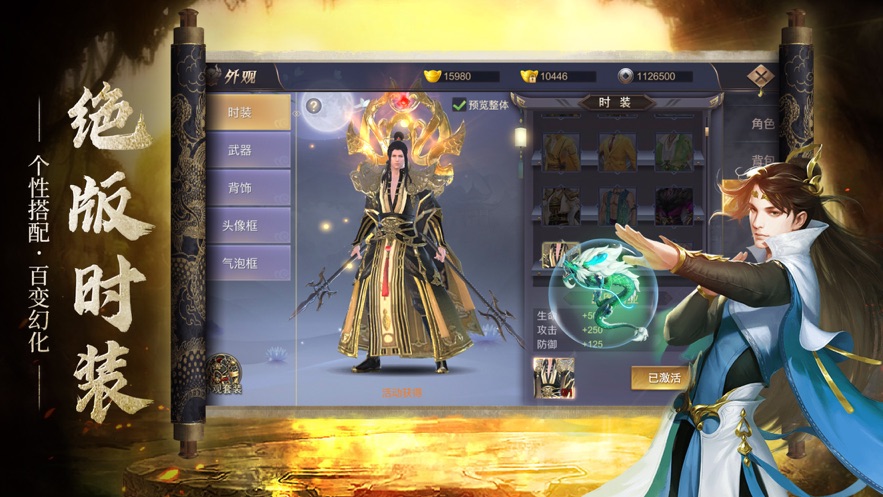Click the question mark help icon
The image size is (883, 497).
click(x=313, y=105)
